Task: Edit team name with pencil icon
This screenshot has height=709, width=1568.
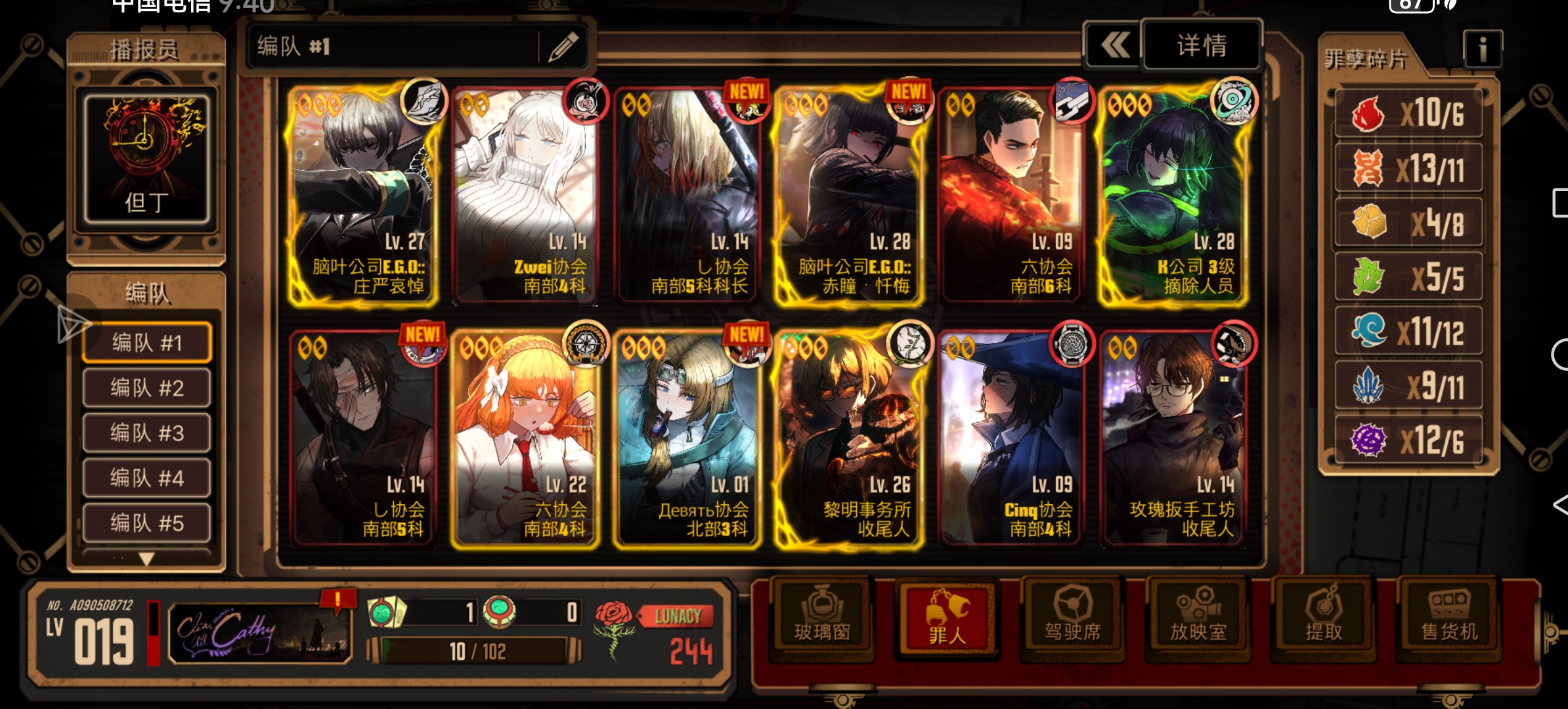Action: coord(563,47)
